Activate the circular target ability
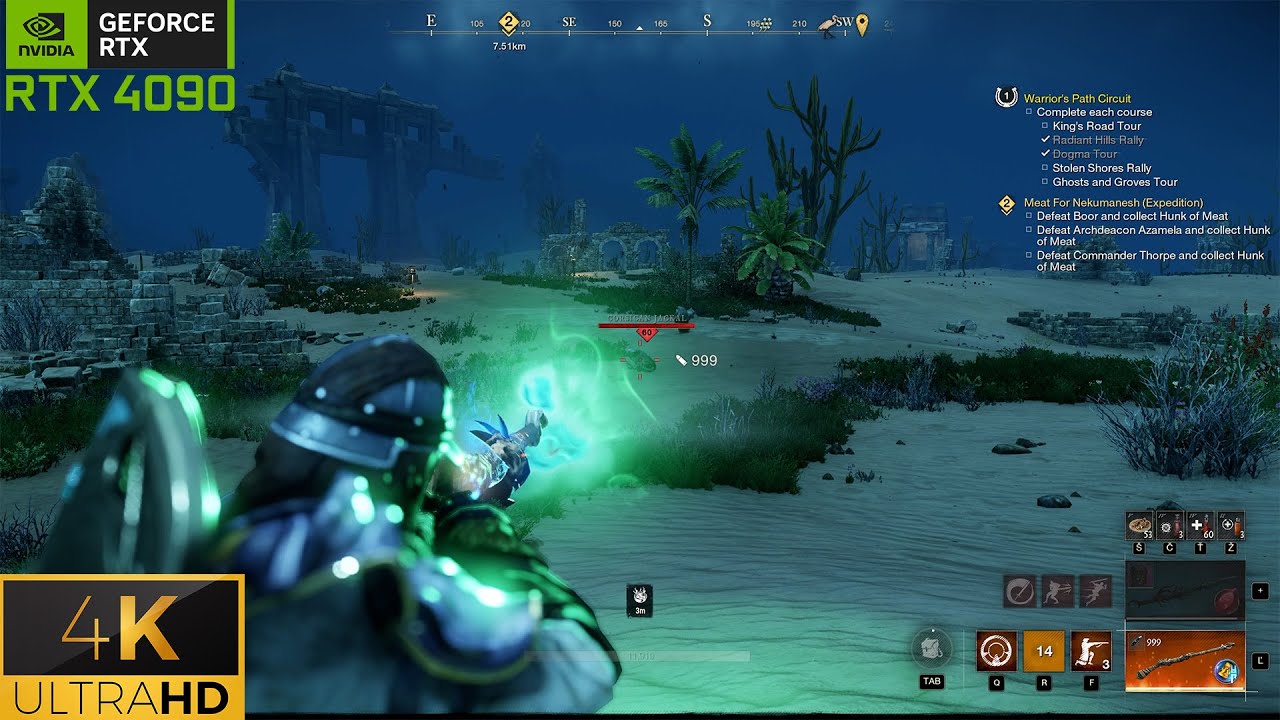The height and width of the screenshot is (720, 1280). click(996, 651)
